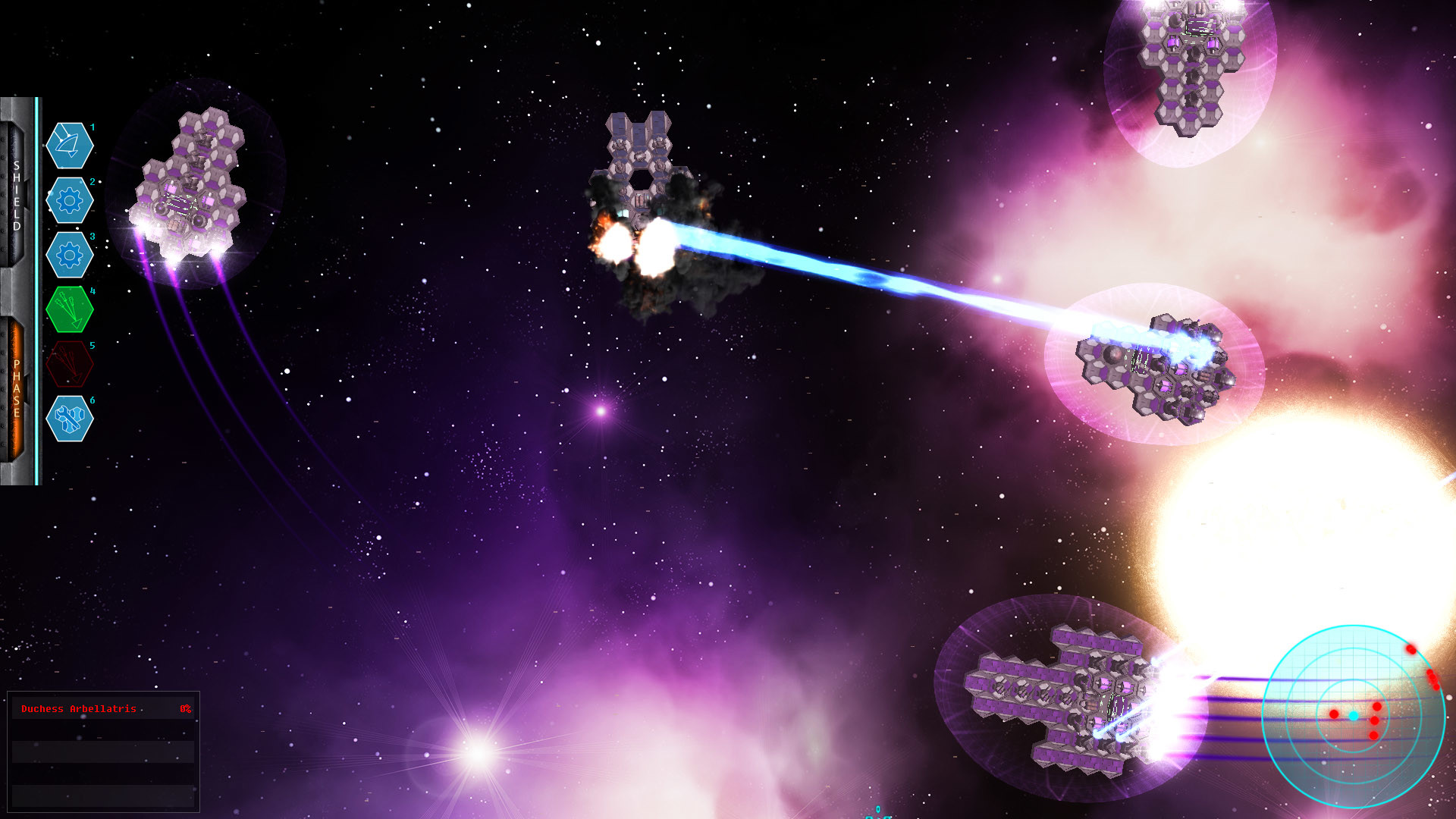
Task: Activate the shield arc ability in slot 1
Action: tap(69, 146)
